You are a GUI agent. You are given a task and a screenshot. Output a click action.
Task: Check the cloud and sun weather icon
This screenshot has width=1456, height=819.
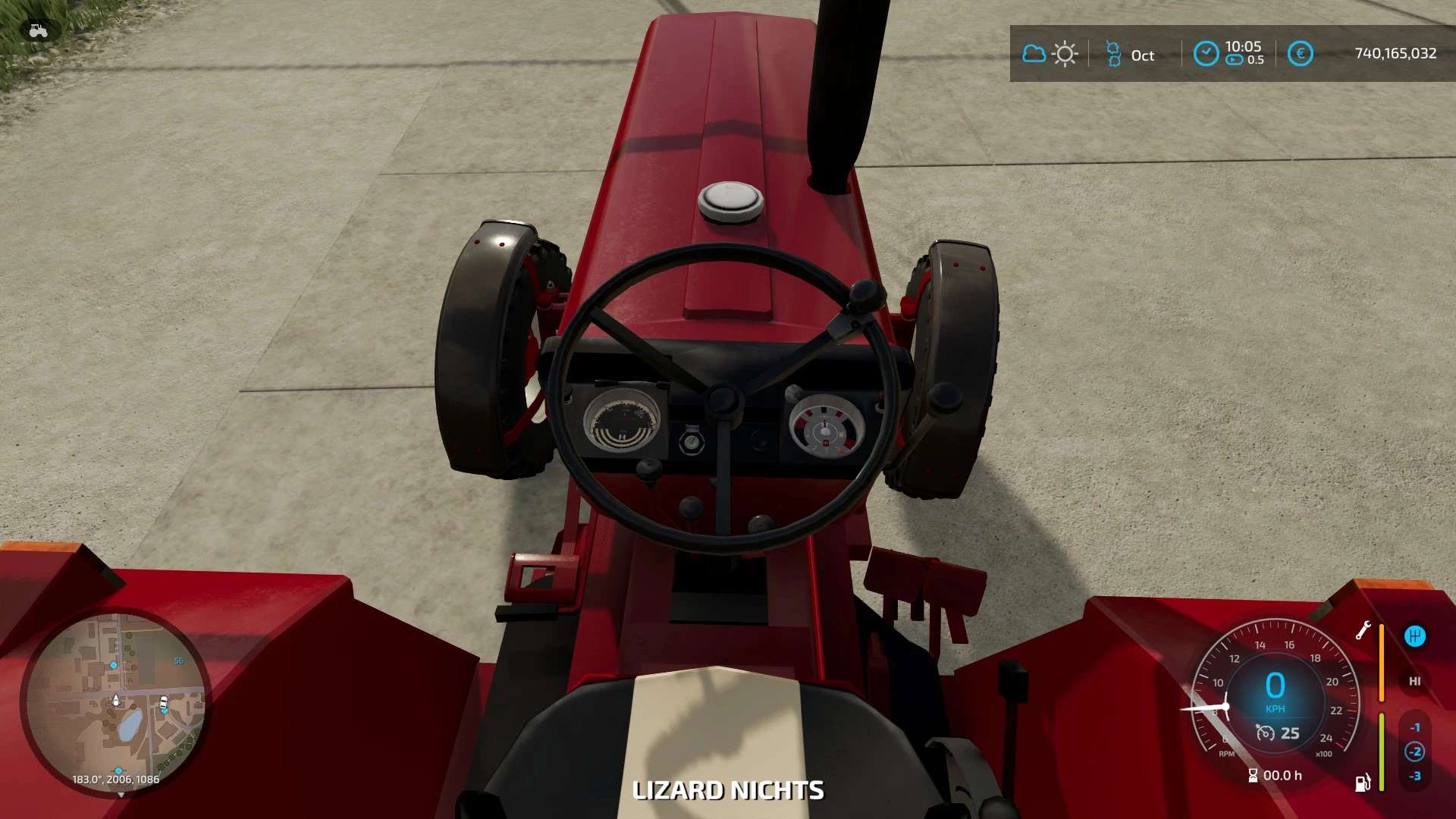(x=1050, y=54)
